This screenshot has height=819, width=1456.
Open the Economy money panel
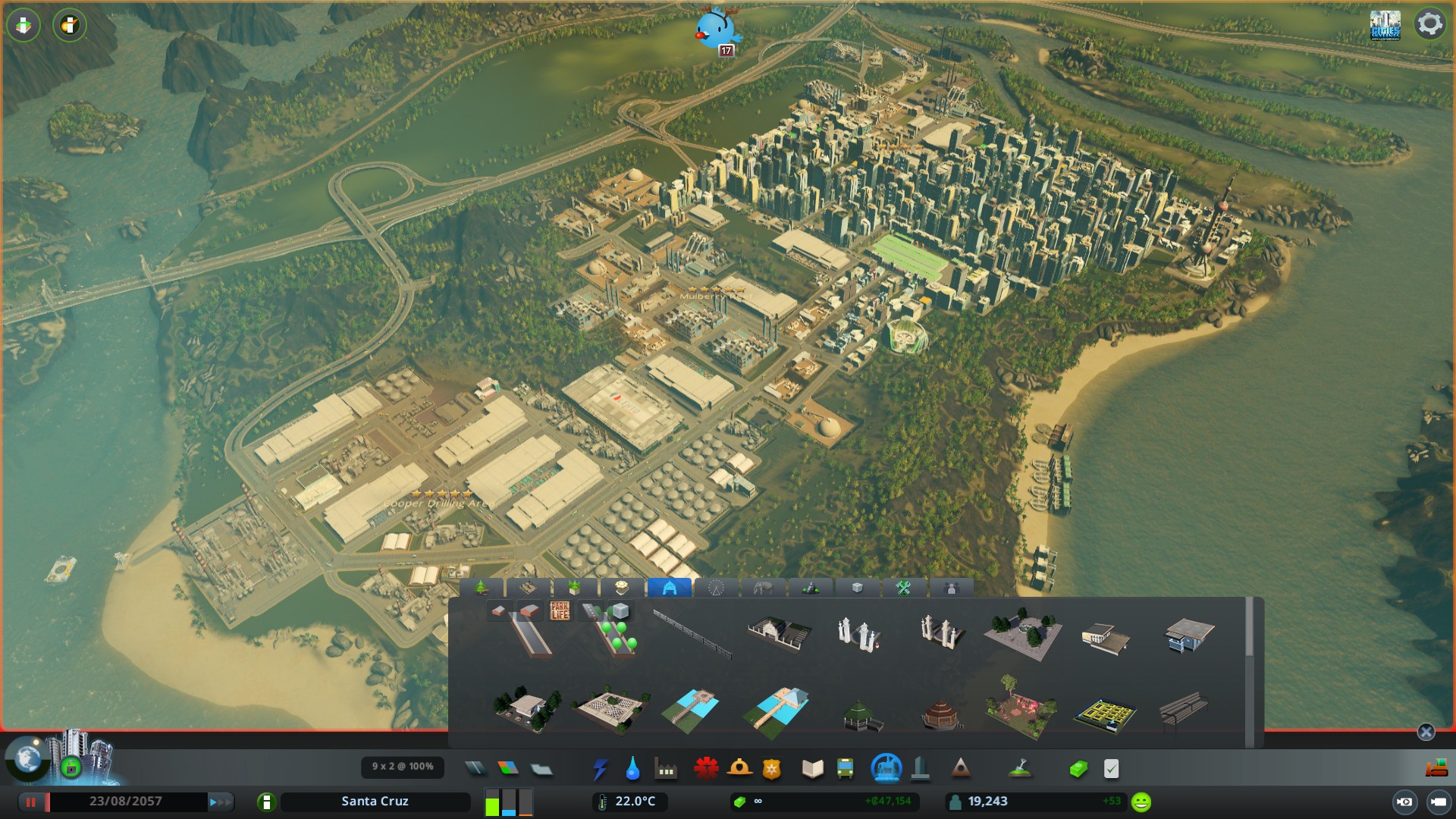pos(1078,769)
